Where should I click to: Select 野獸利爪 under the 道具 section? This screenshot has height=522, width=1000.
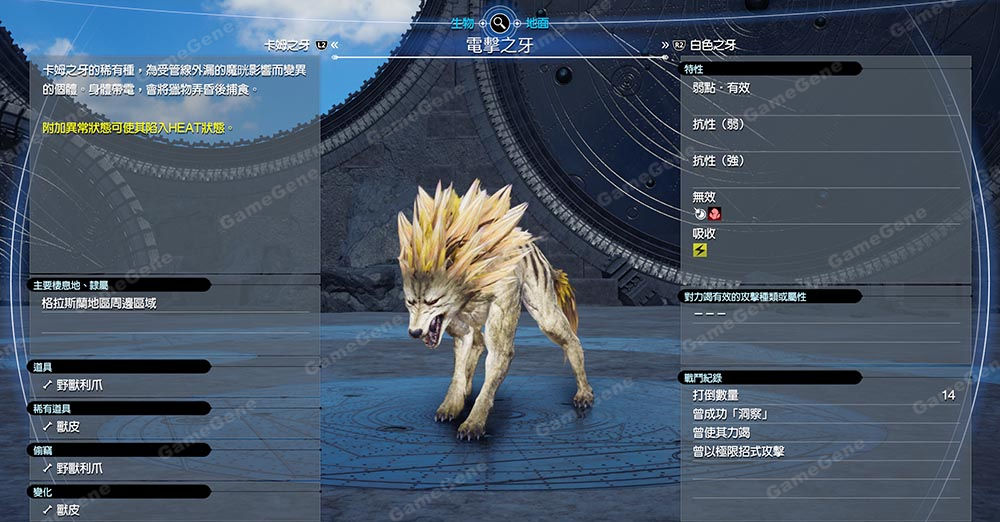(80, 384)
